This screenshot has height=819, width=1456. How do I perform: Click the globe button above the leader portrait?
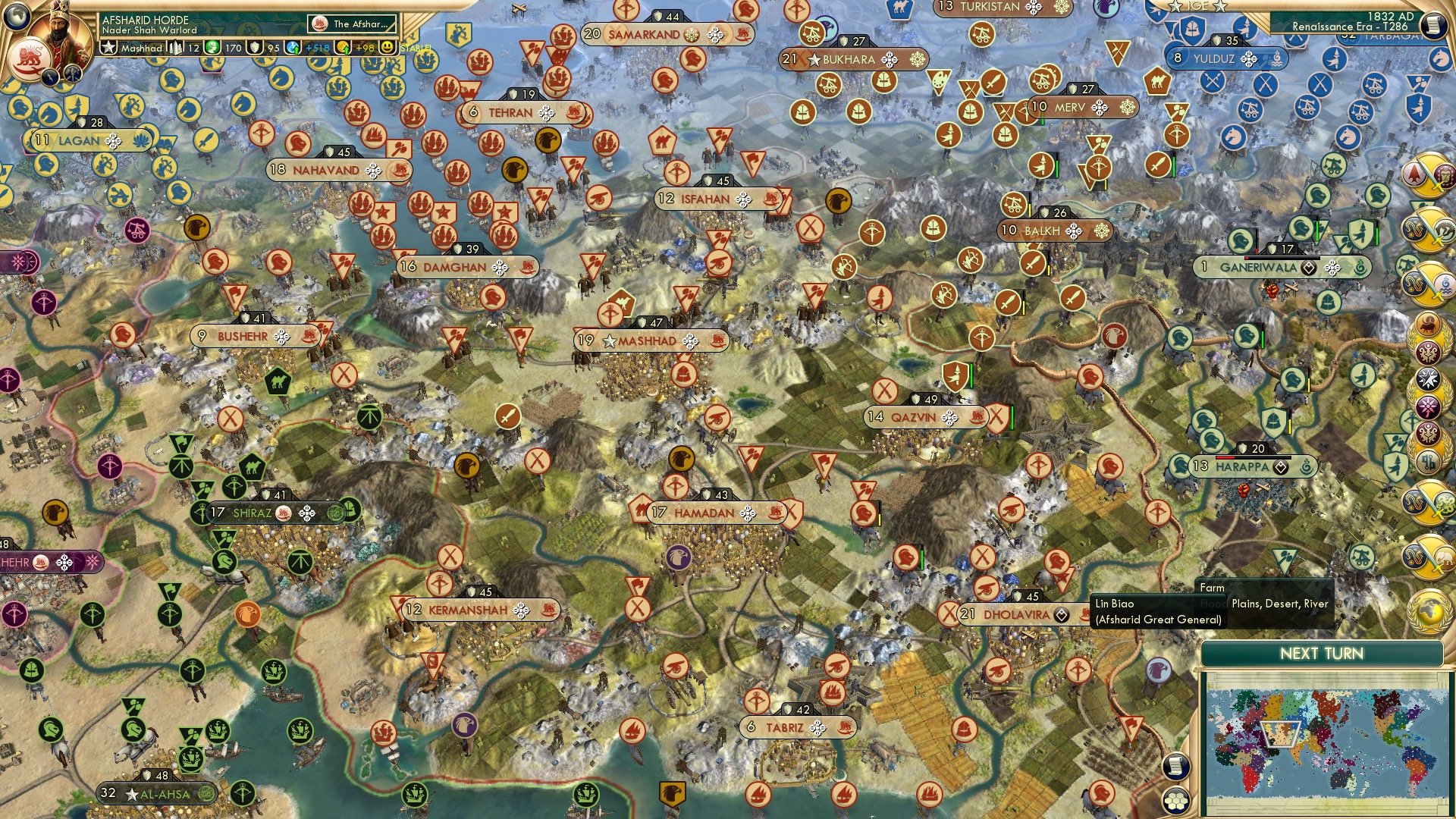pyautogui.click(x=15, y=17)
